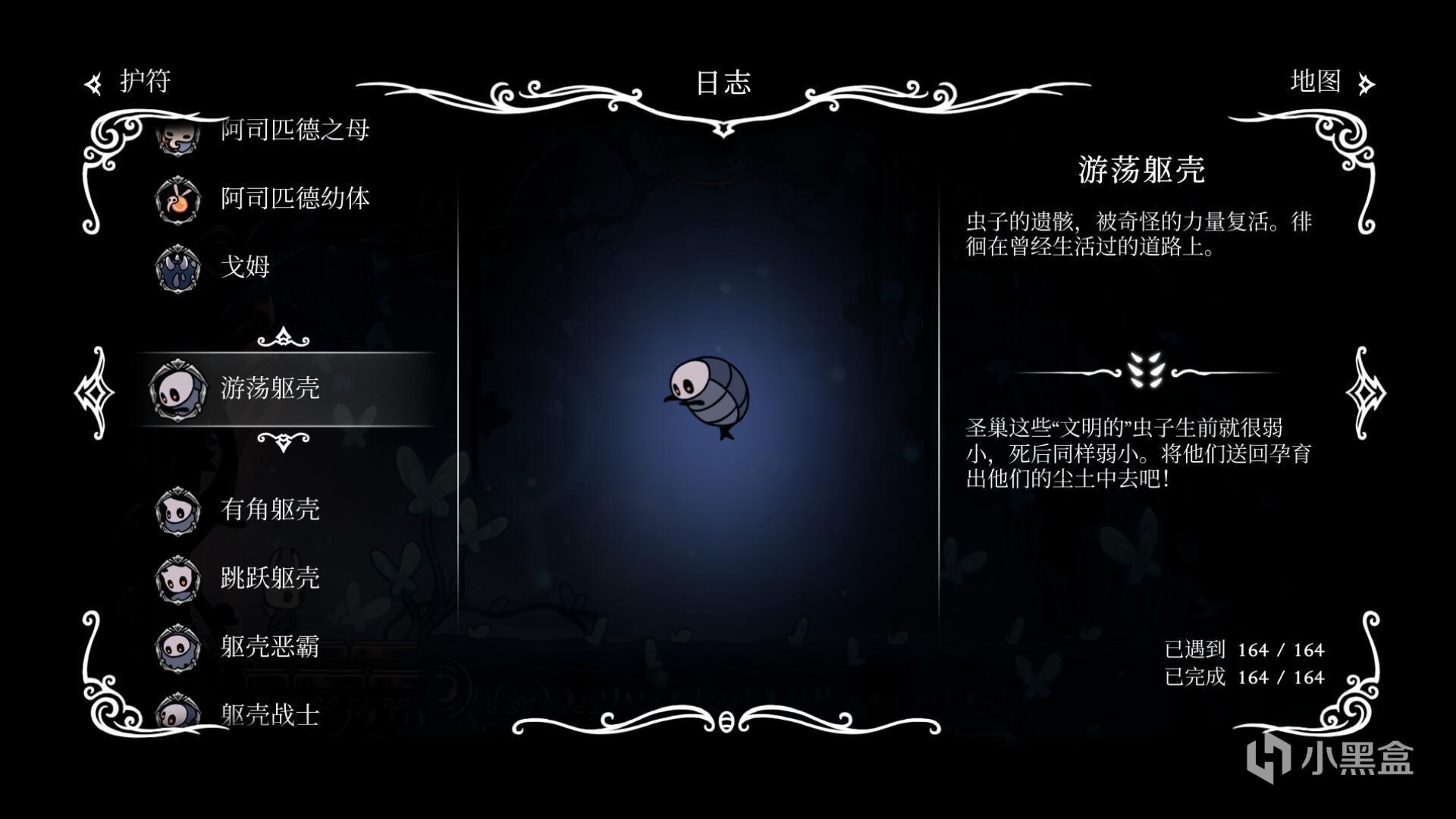The image size is (1456, 819).
Task: Go to next pane via right diamond arrow
Action: (x=1365, y=392)
